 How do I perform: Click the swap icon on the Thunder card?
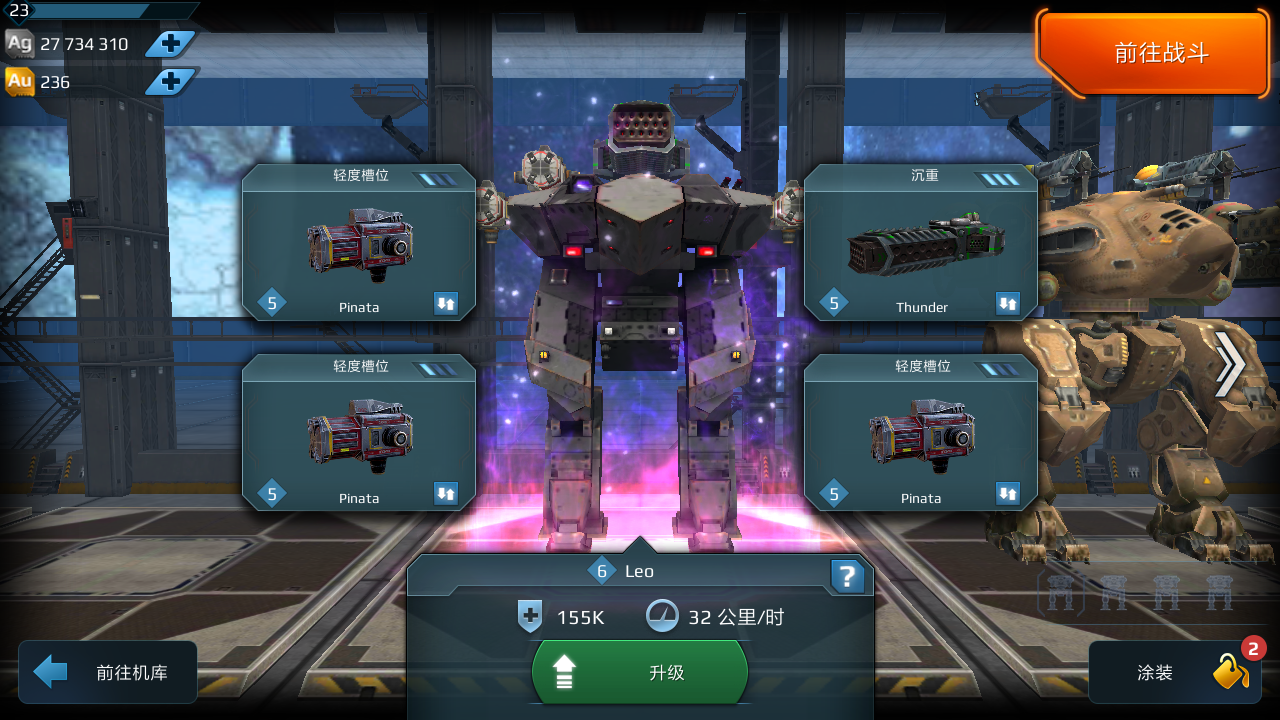click(x=1009, y=300)
